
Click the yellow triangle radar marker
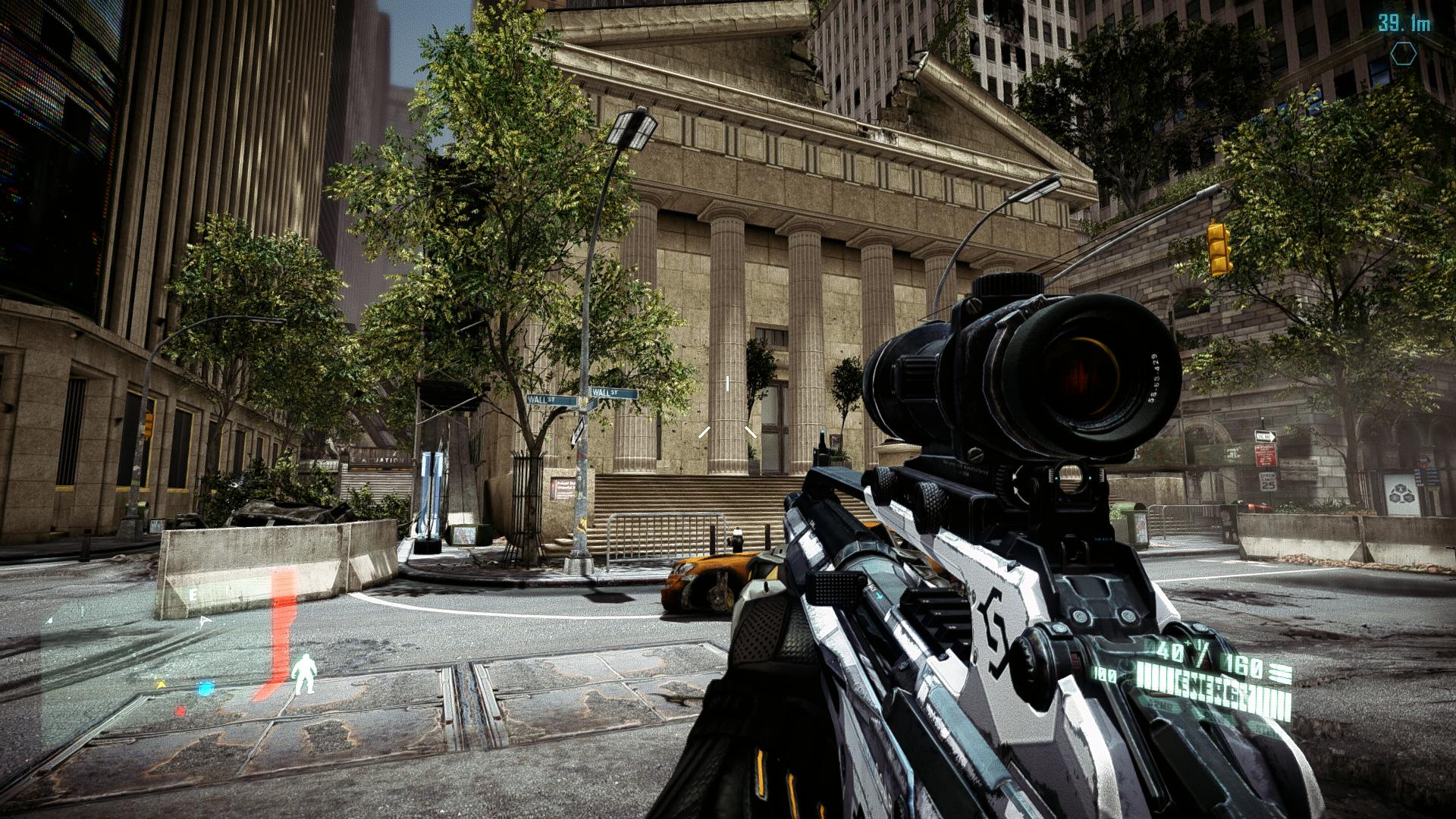(161, 684)
